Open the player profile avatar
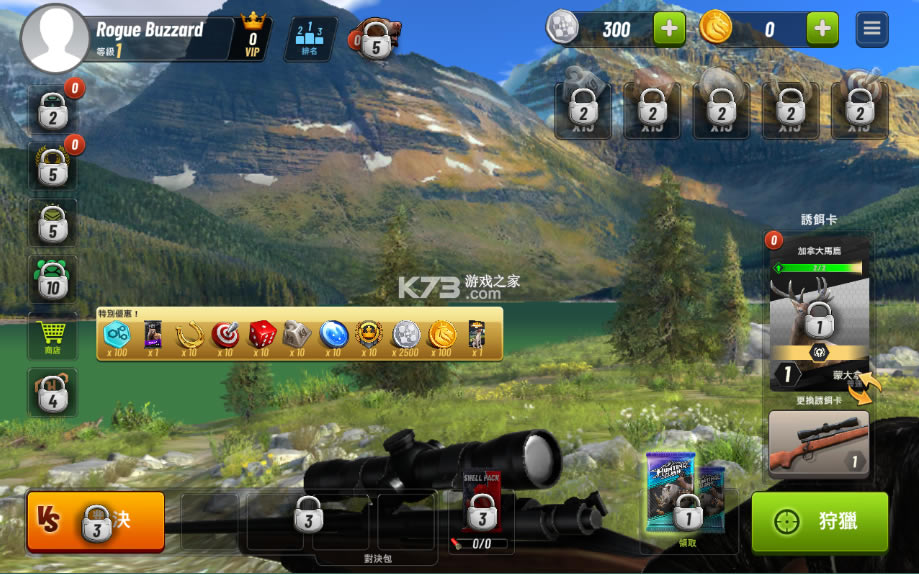 55,39
